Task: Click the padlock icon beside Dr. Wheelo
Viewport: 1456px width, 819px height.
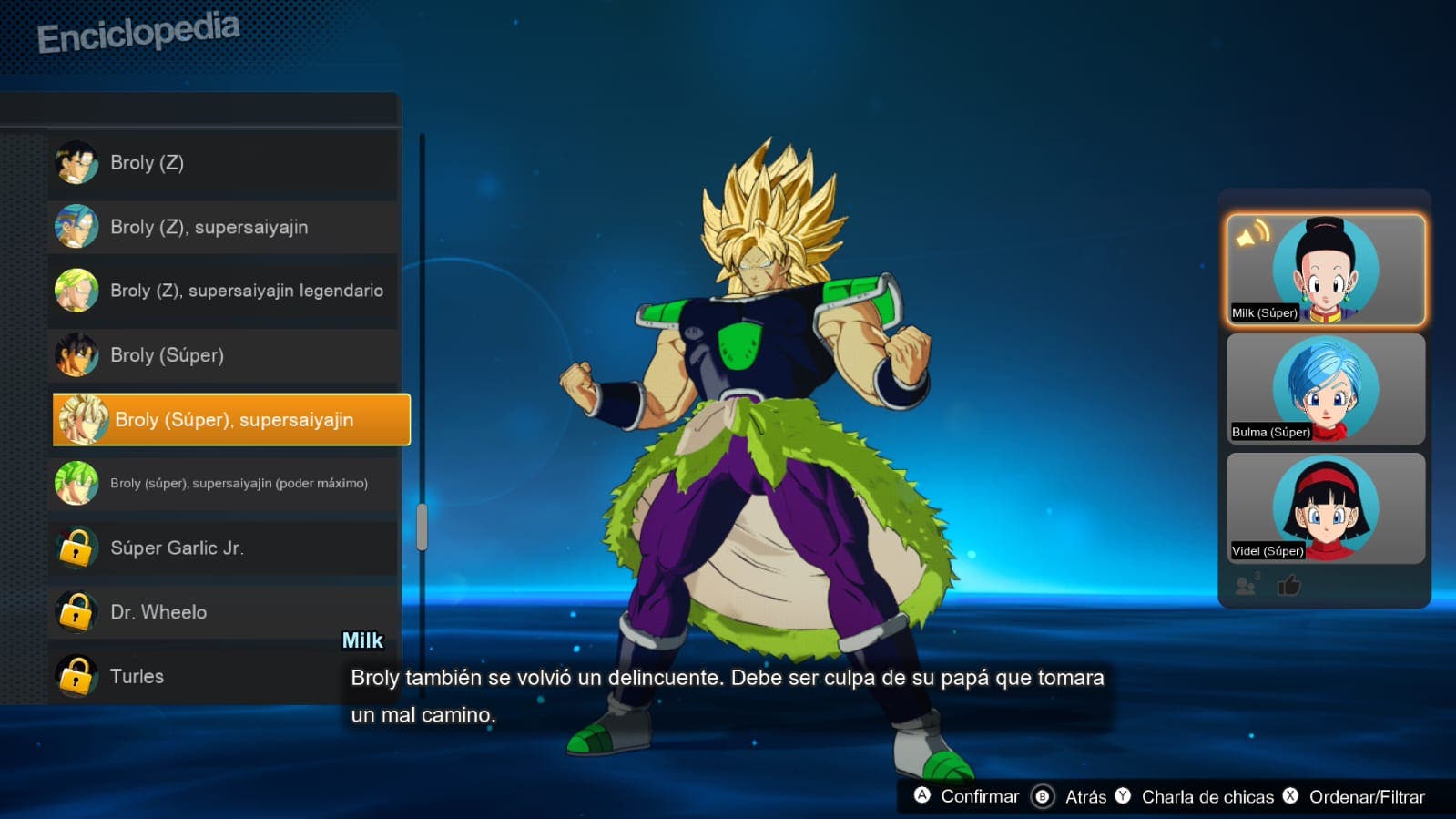Action: tap(76, 611)
